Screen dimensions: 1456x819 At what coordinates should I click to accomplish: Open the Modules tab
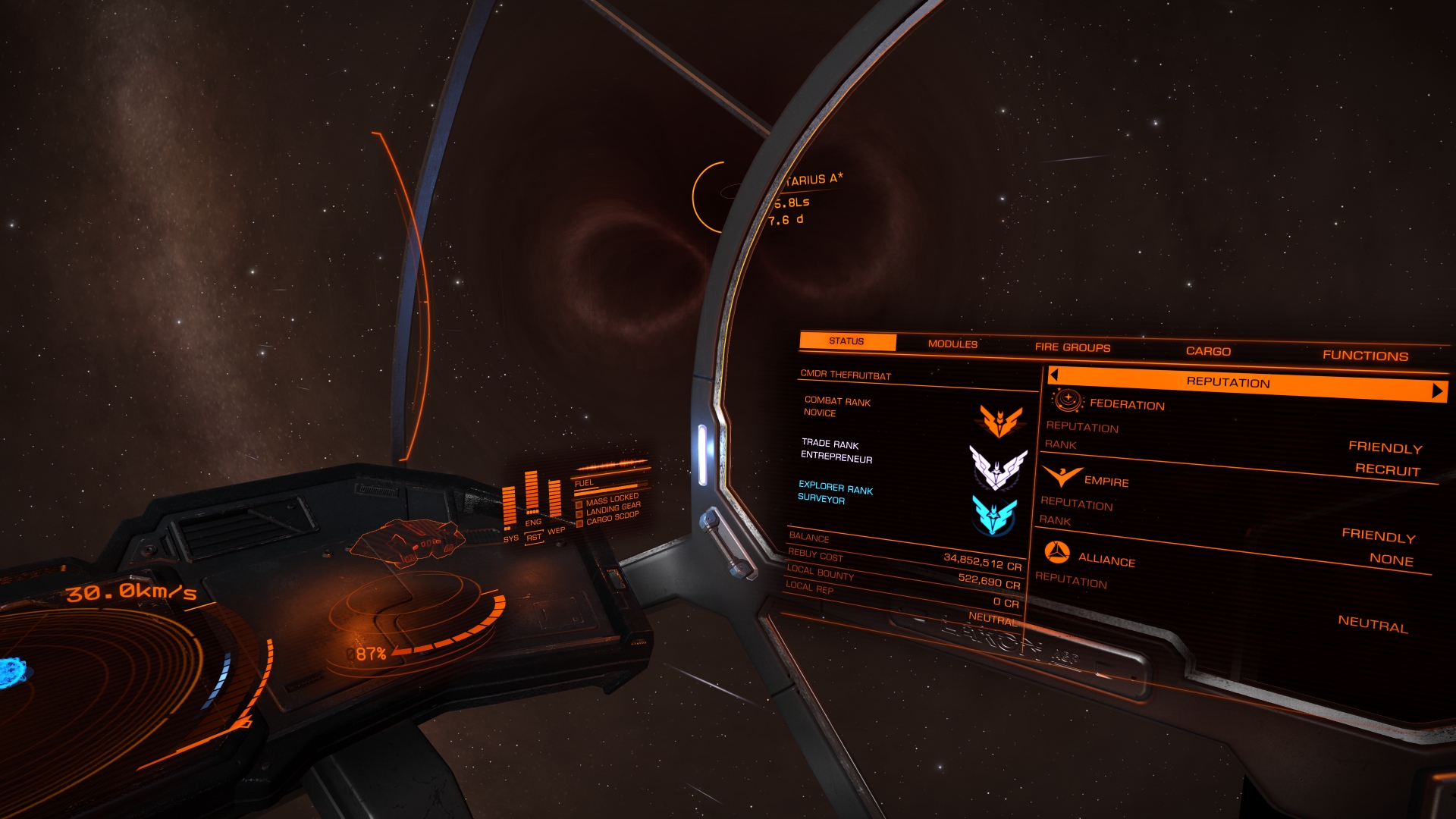952,344
